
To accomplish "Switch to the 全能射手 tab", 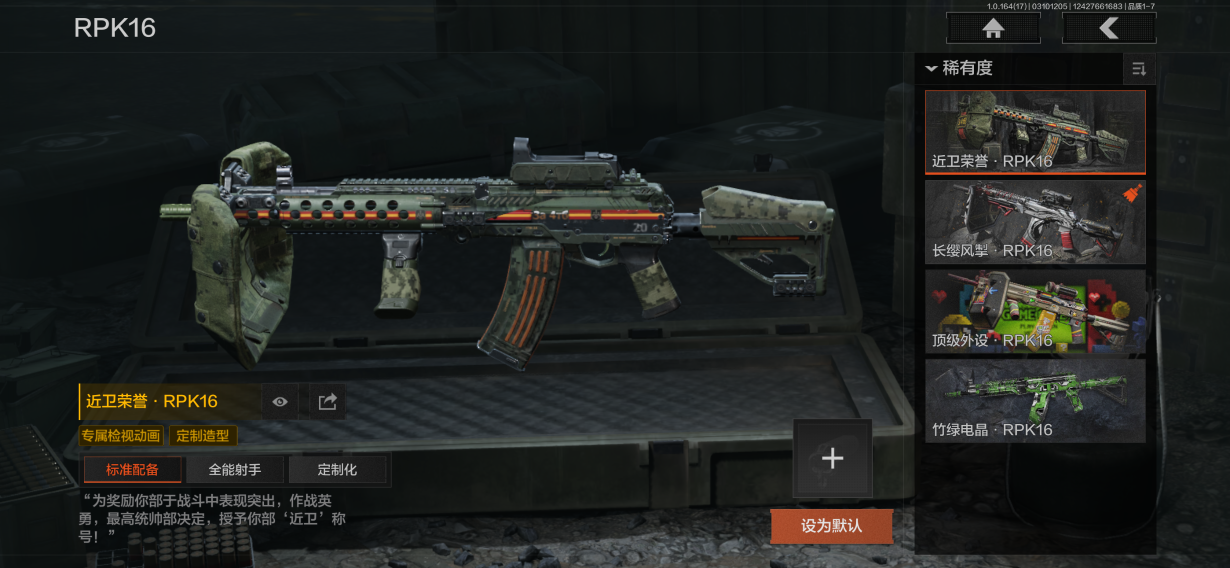I will 235,469.
